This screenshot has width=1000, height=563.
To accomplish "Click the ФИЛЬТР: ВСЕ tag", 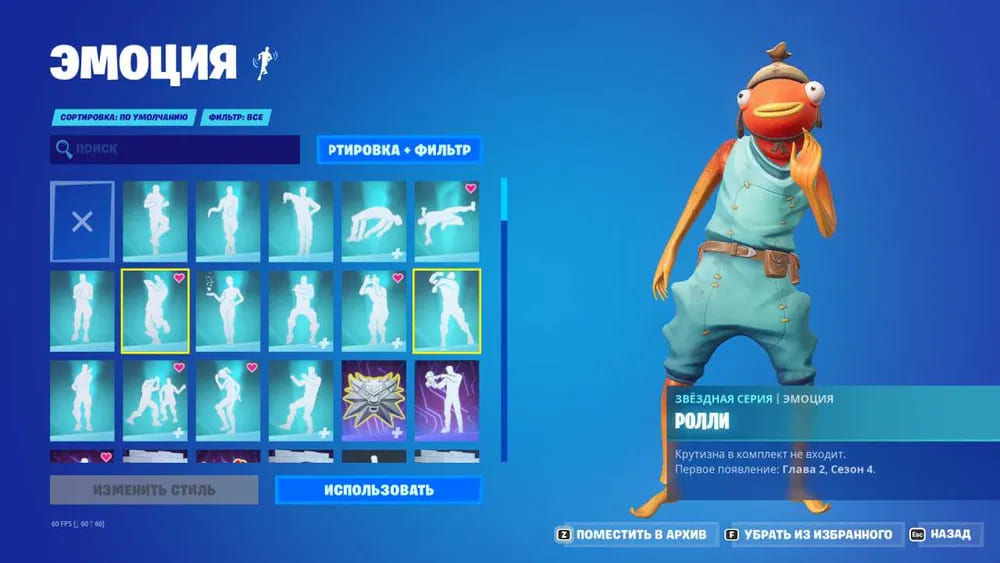I will [237, 117].
